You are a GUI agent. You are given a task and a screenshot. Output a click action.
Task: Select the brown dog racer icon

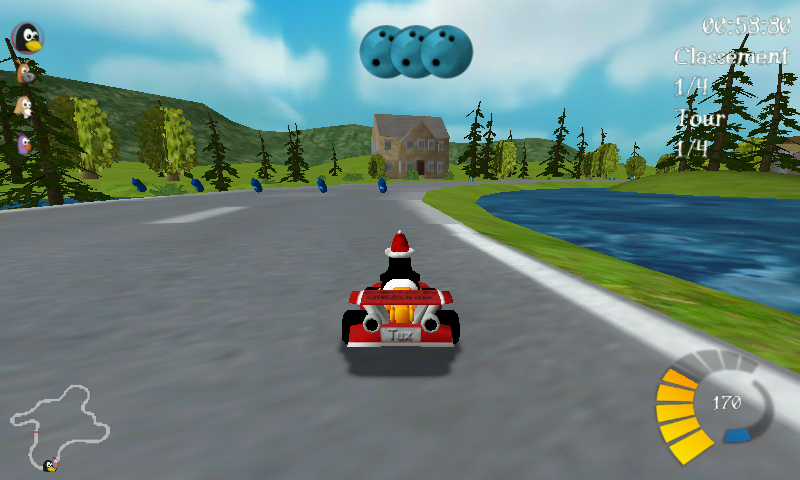(25, 73)
